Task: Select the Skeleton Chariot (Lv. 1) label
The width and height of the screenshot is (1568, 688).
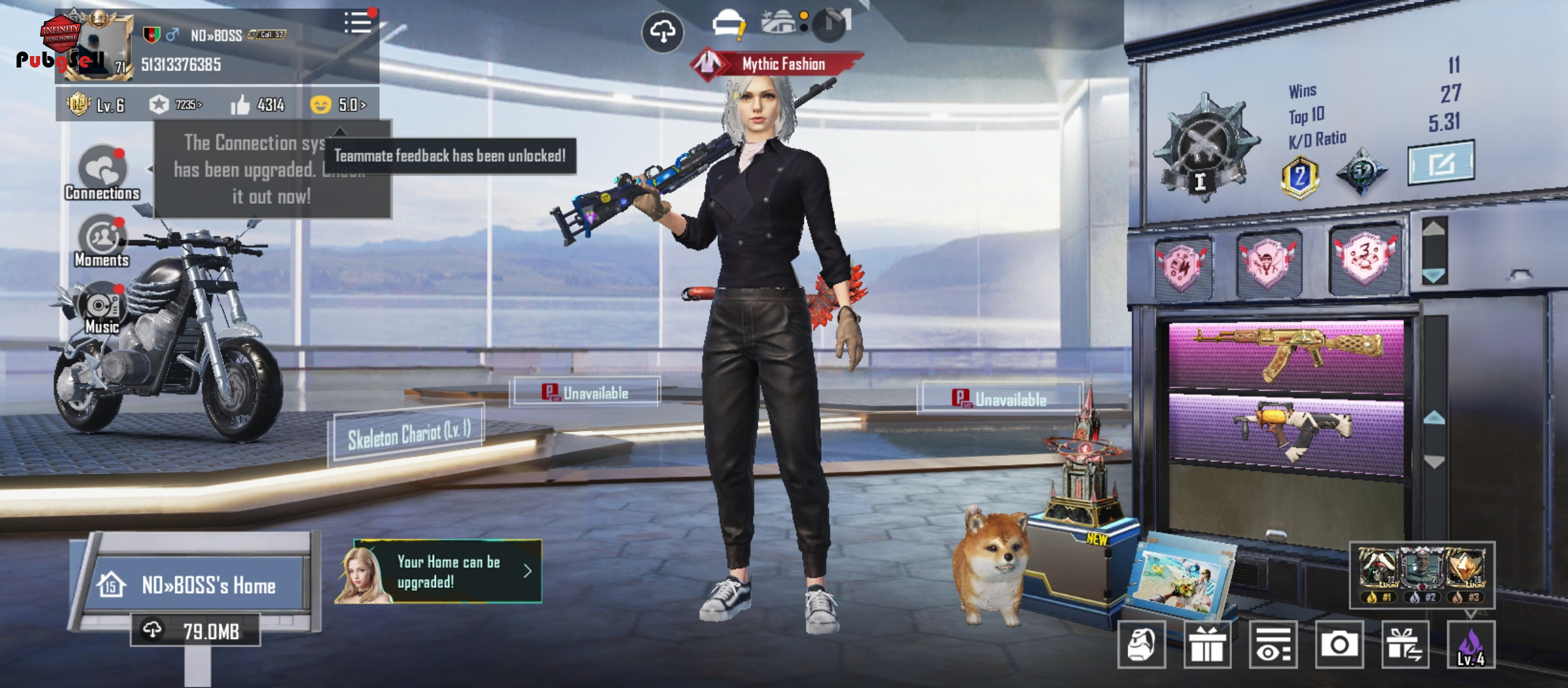Action: click(x=409, y=436)
